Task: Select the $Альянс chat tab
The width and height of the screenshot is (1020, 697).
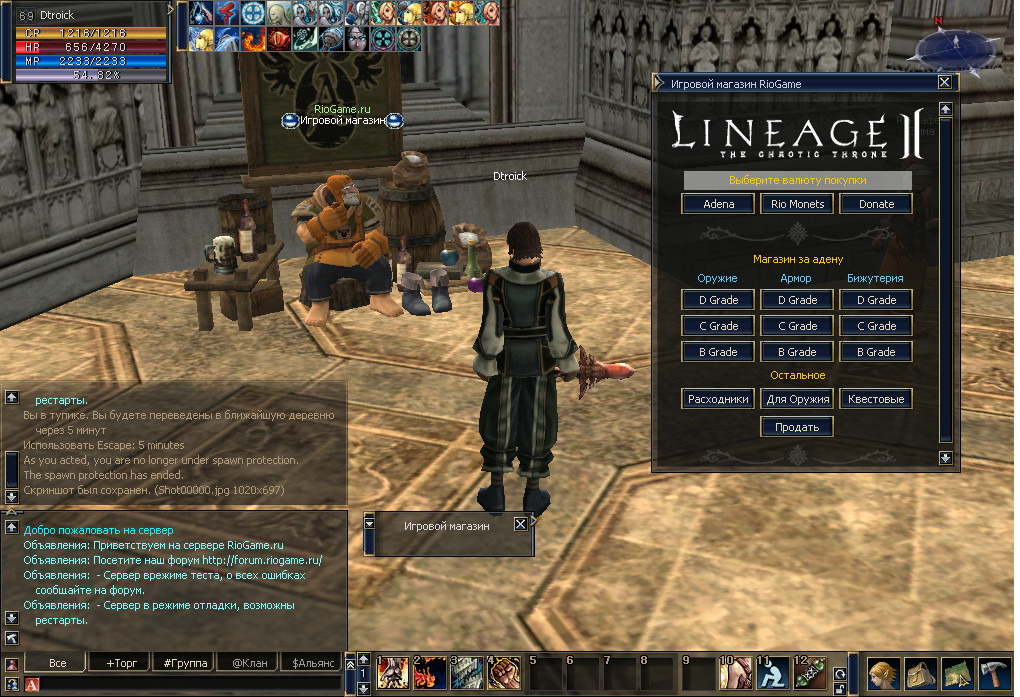Action: click(314, 663)
